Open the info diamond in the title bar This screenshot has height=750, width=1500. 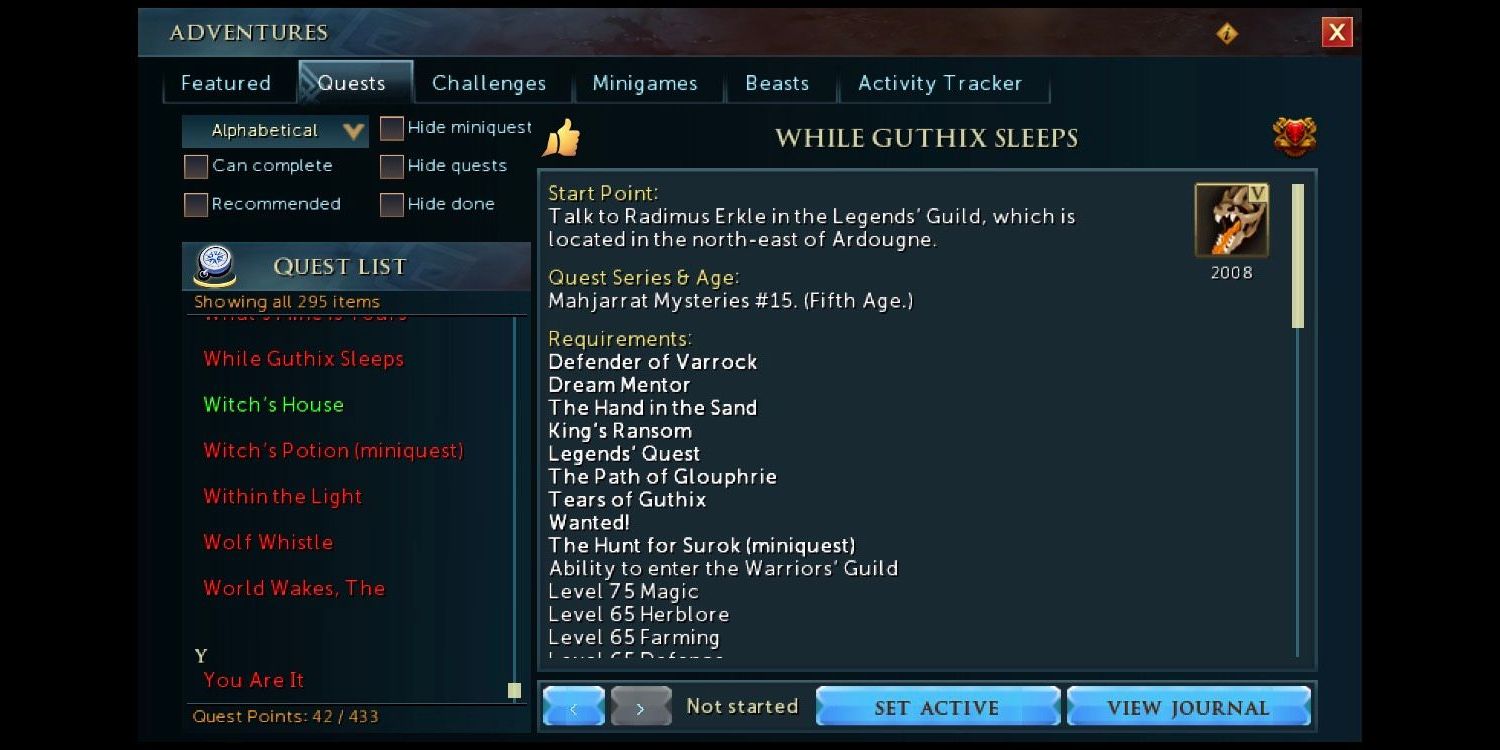coord(1227,32)
